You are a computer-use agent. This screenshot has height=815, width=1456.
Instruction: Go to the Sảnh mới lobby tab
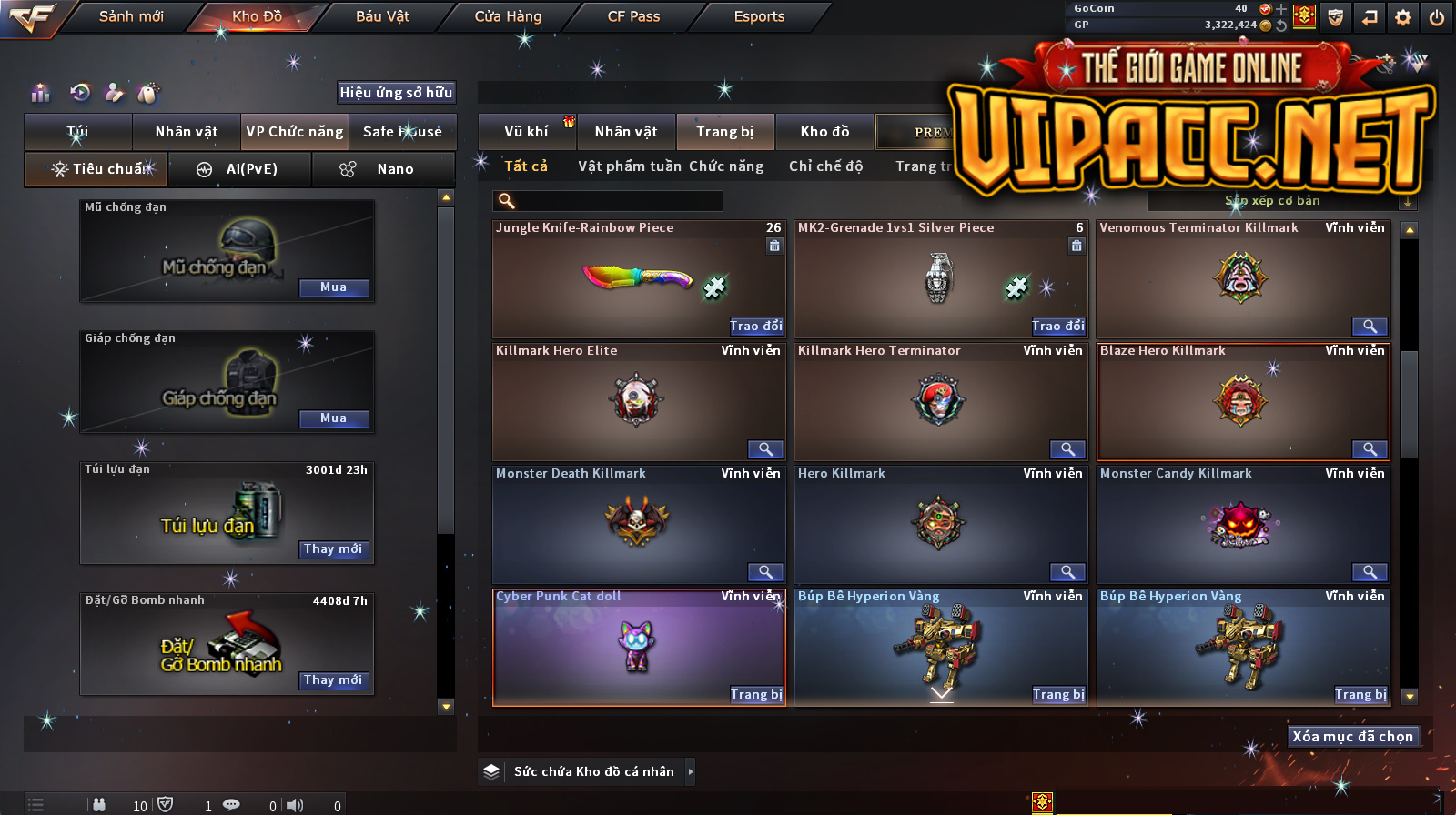click(131, 16)
